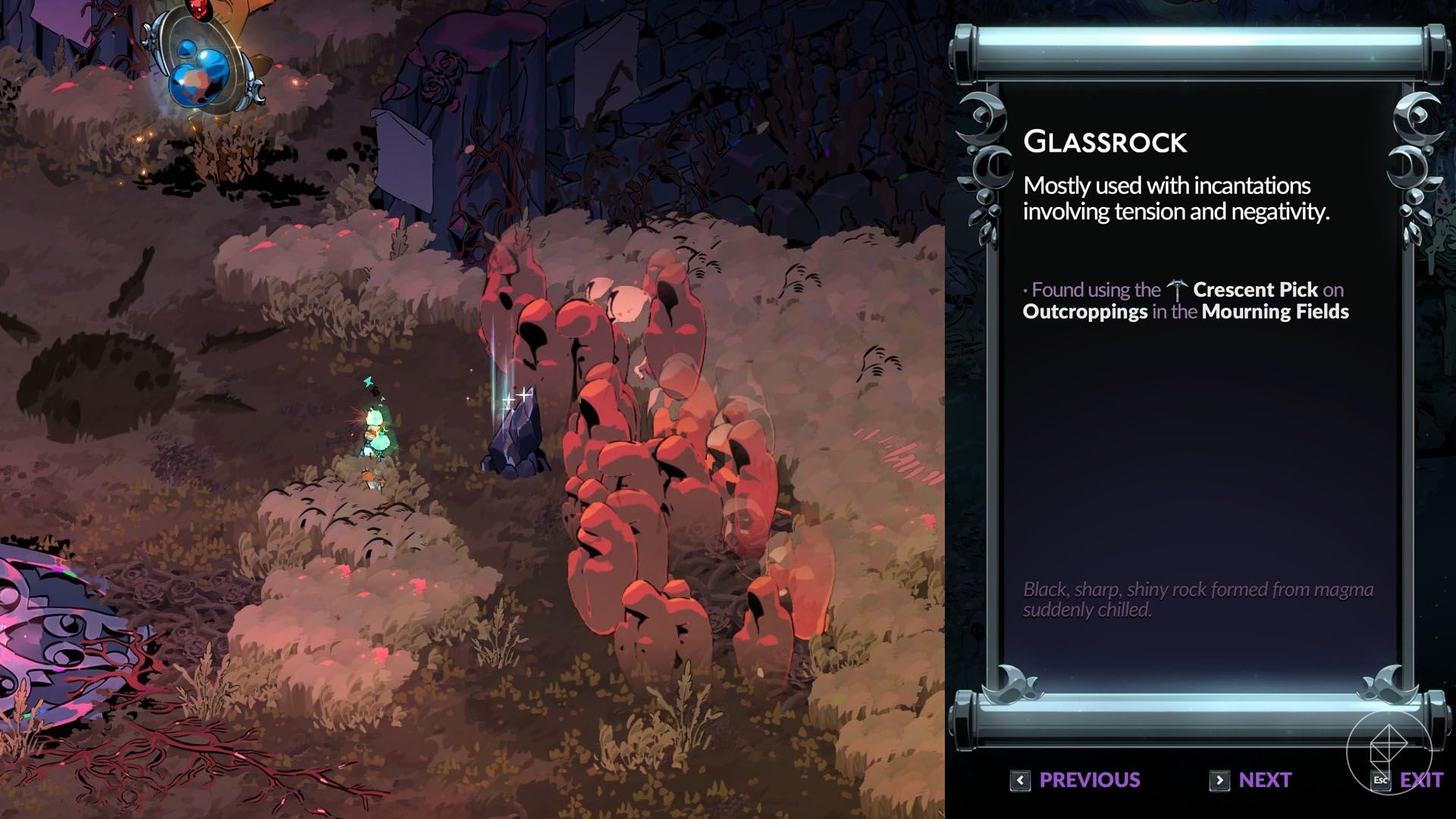Viewport: 1456px width, 819px height.
Task: Go to the Previous codex entry
Action: click(x=1075, y=780)
